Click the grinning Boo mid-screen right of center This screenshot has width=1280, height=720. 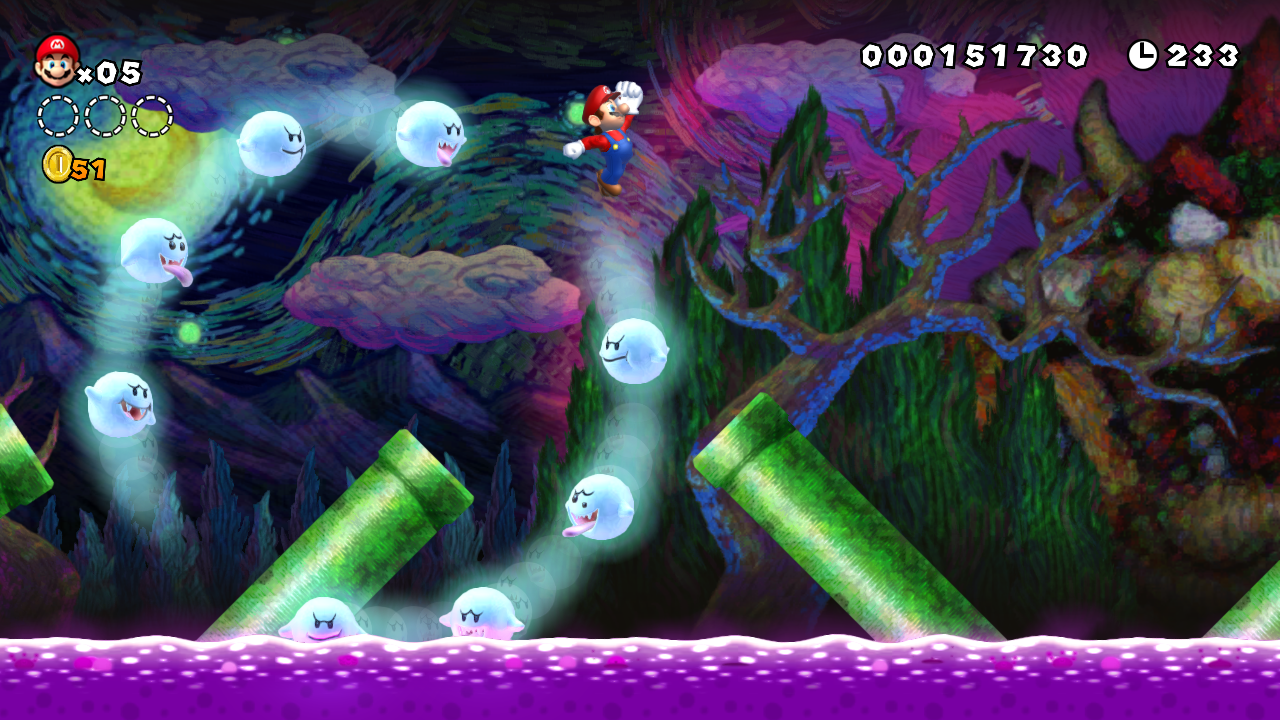635,350
